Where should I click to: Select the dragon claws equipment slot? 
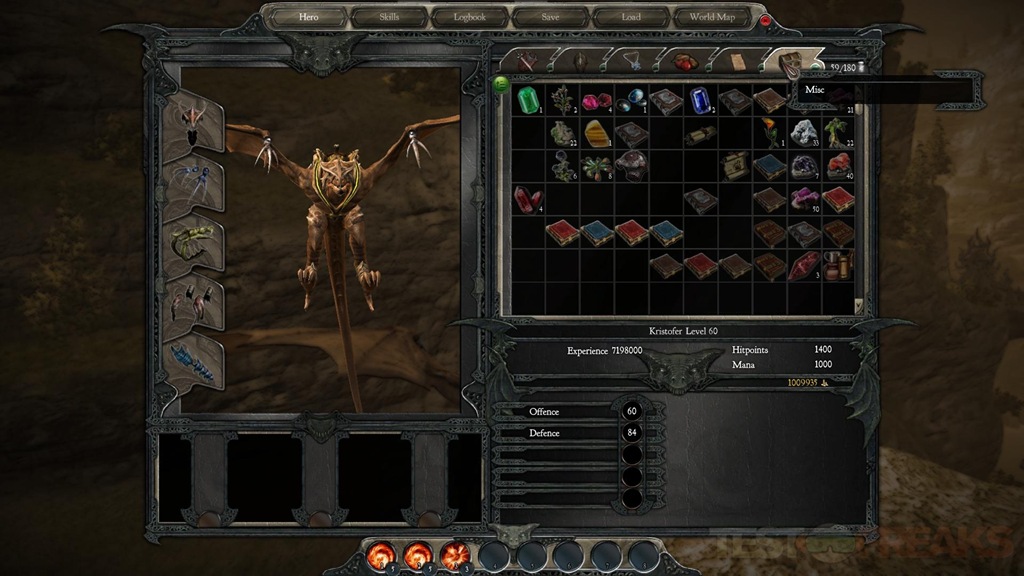(192, 299)
